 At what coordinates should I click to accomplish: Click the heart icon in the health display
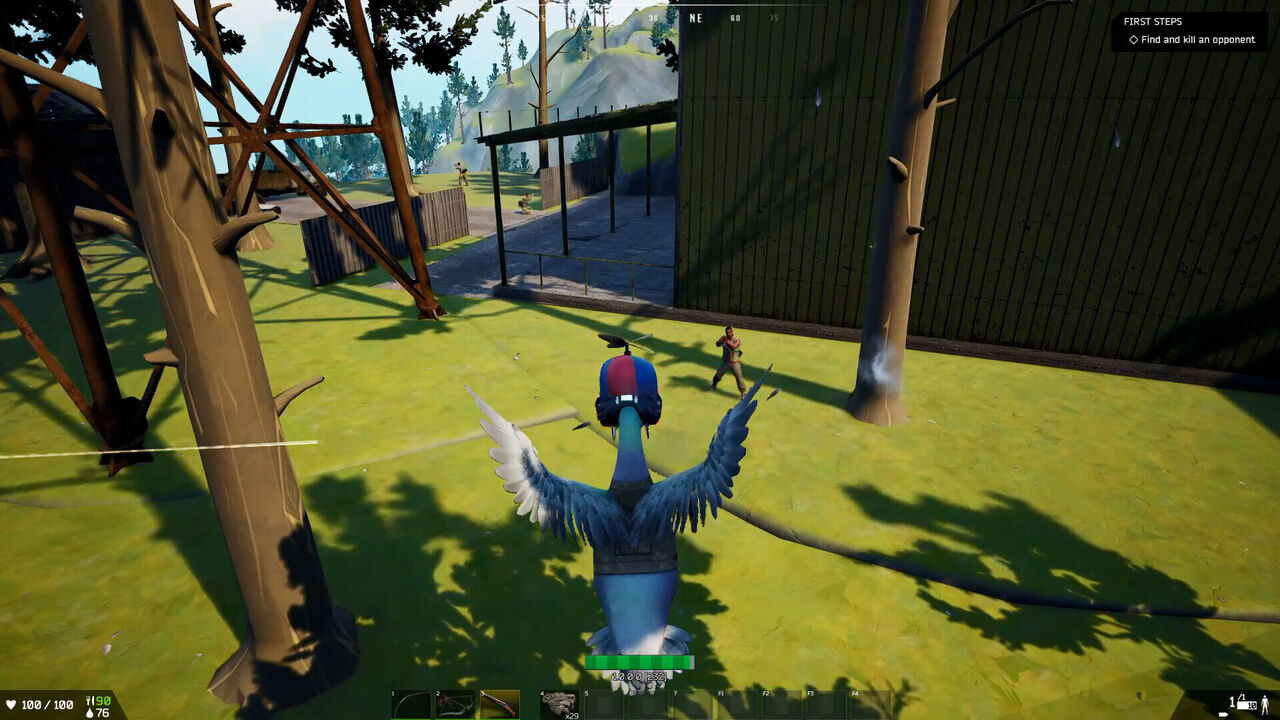(11, 704)
